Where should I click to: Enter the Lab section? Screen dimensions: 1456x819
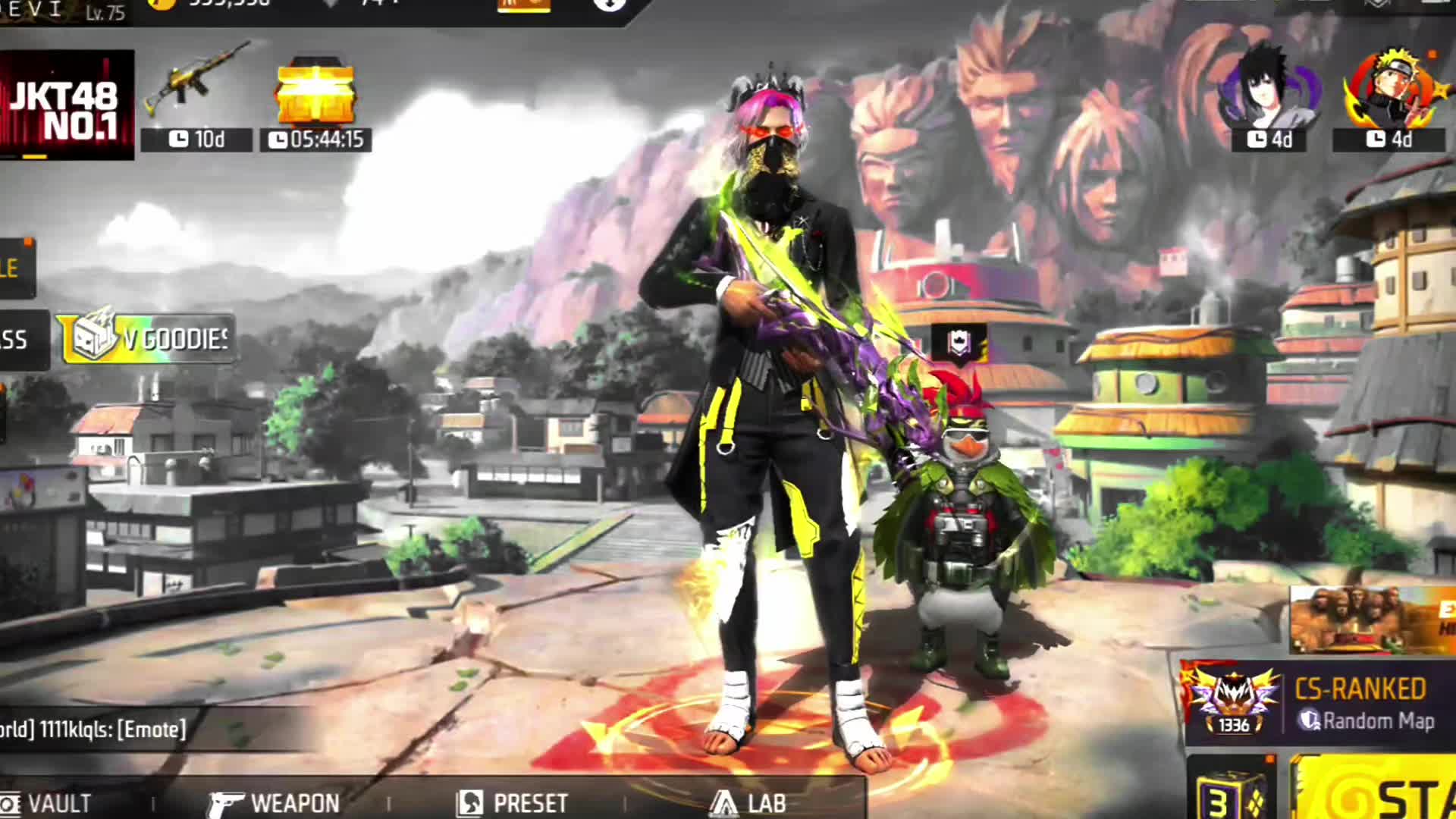(x=748, y=802)
